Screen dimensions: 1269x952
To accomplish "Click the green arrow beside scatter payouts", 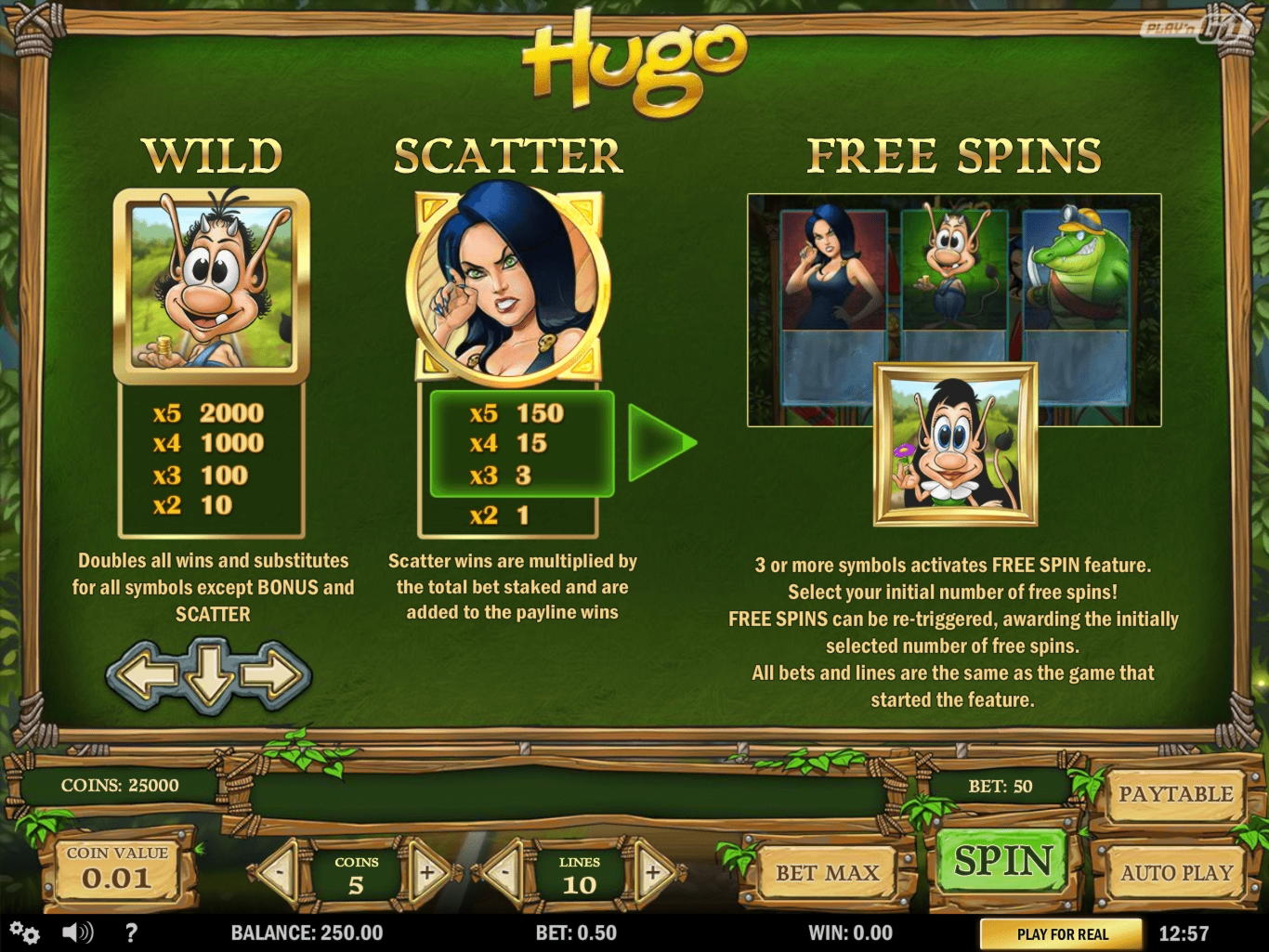I will click(660, 443).
